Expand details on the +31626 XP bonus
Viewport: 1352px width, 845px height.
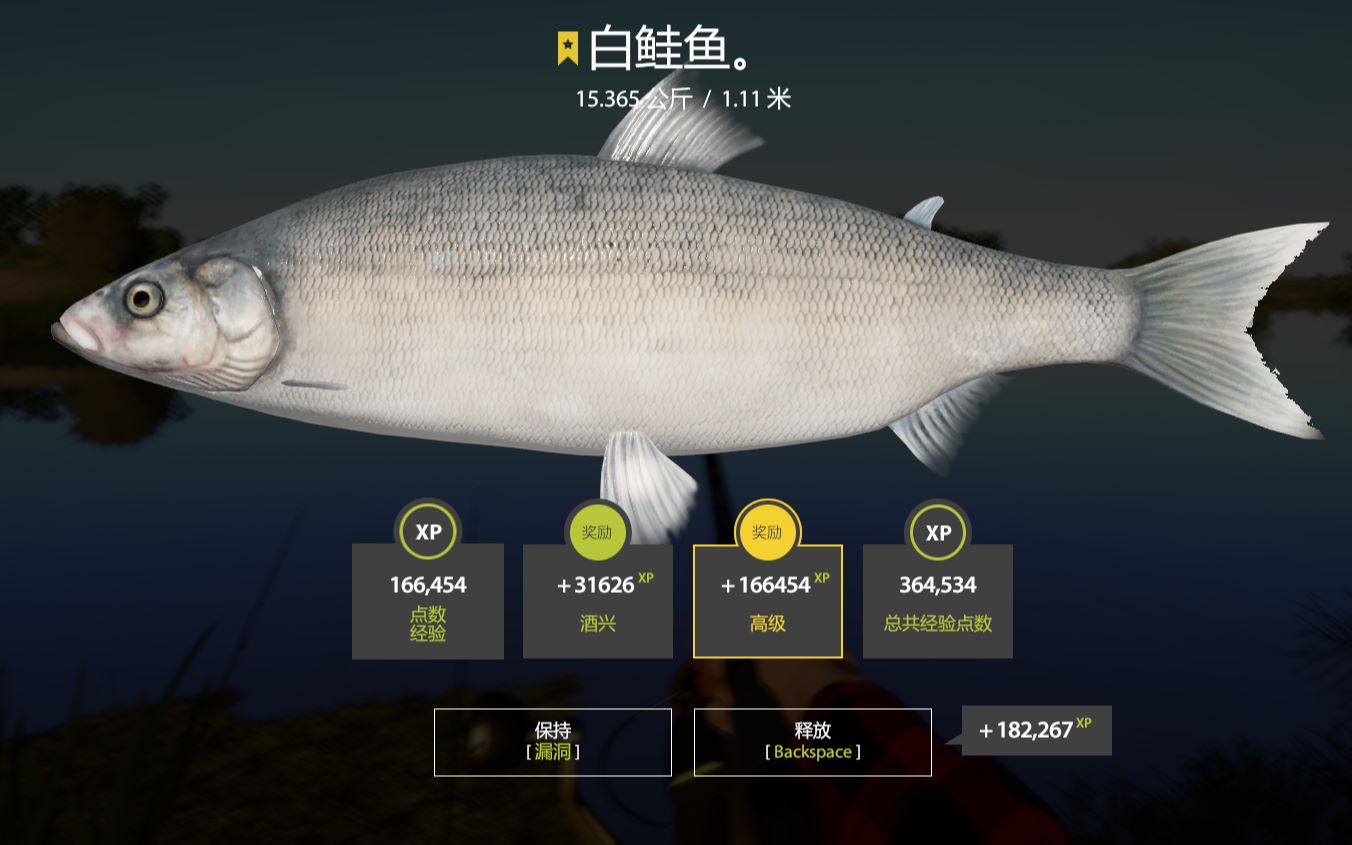(x=597, y=584)
